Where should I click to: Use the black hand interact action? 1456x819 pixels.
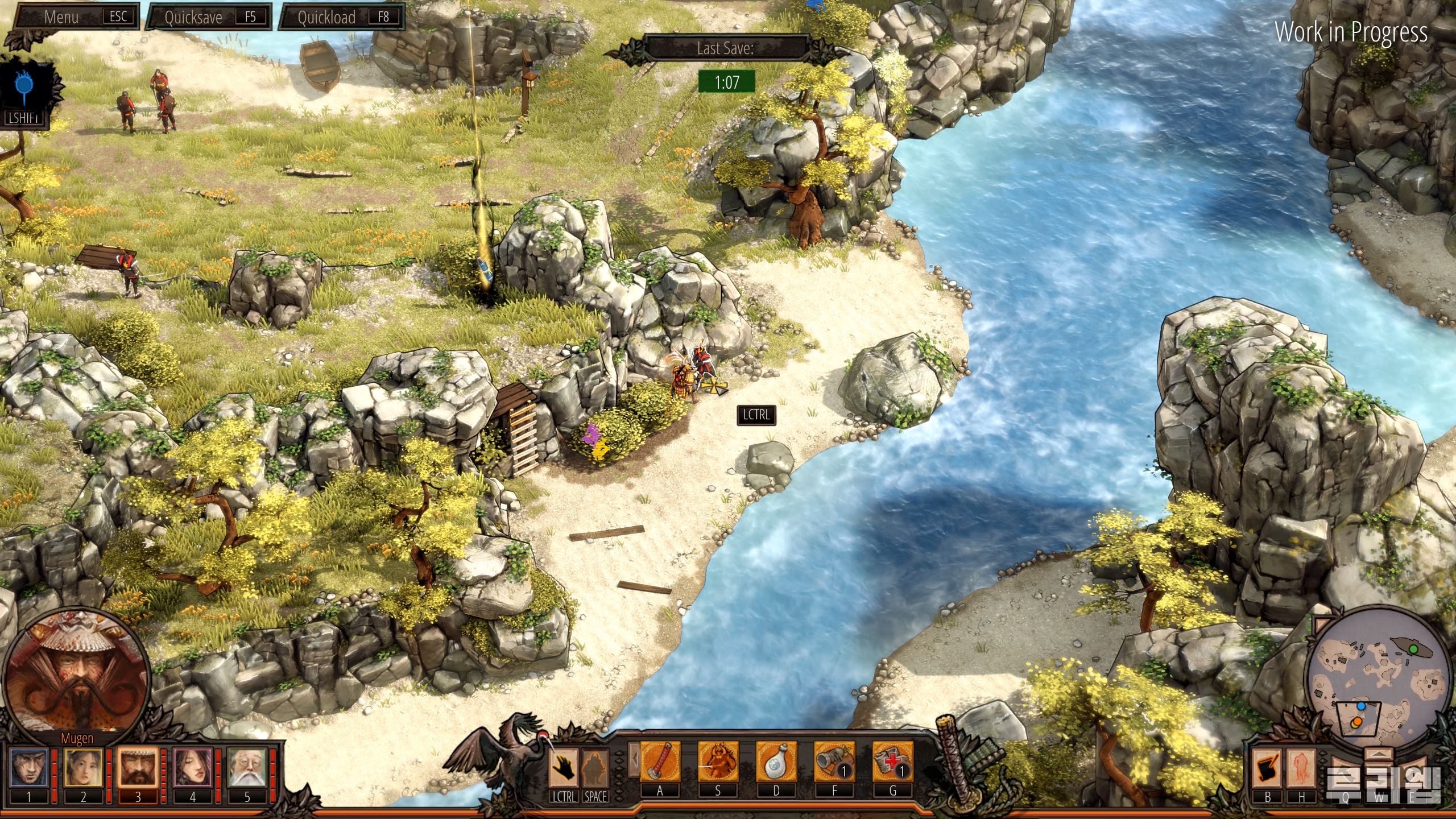click(x=564, y=767)
